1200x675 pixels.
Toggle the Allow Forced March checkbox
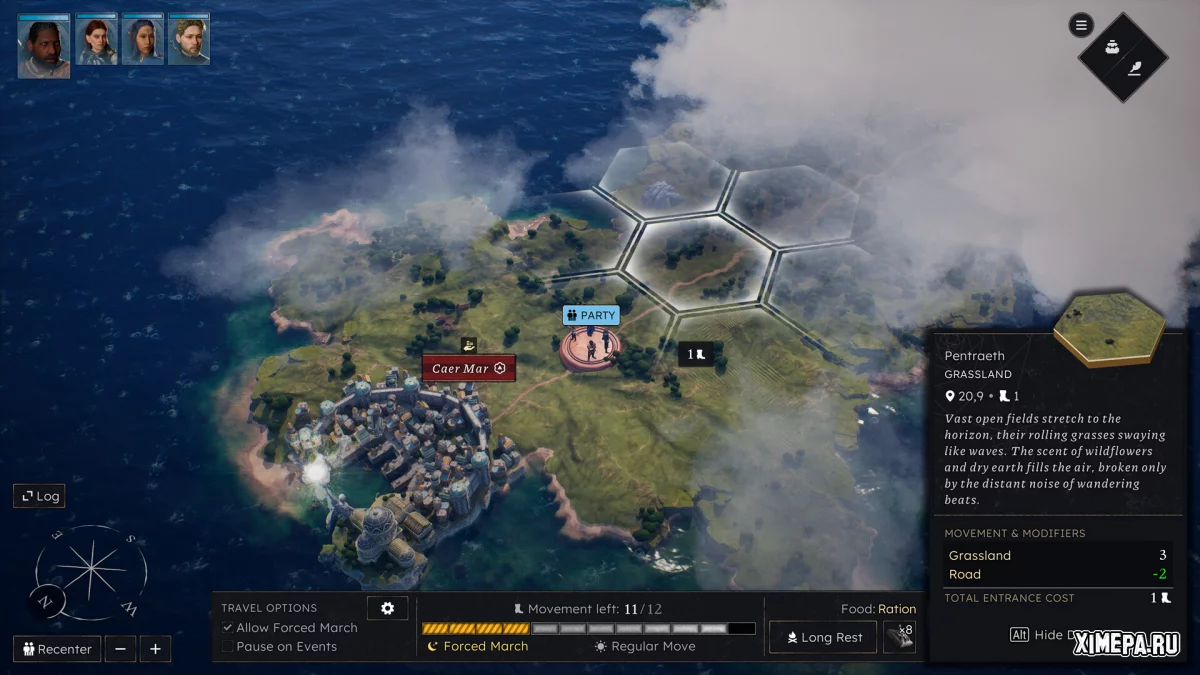[228, 628]
